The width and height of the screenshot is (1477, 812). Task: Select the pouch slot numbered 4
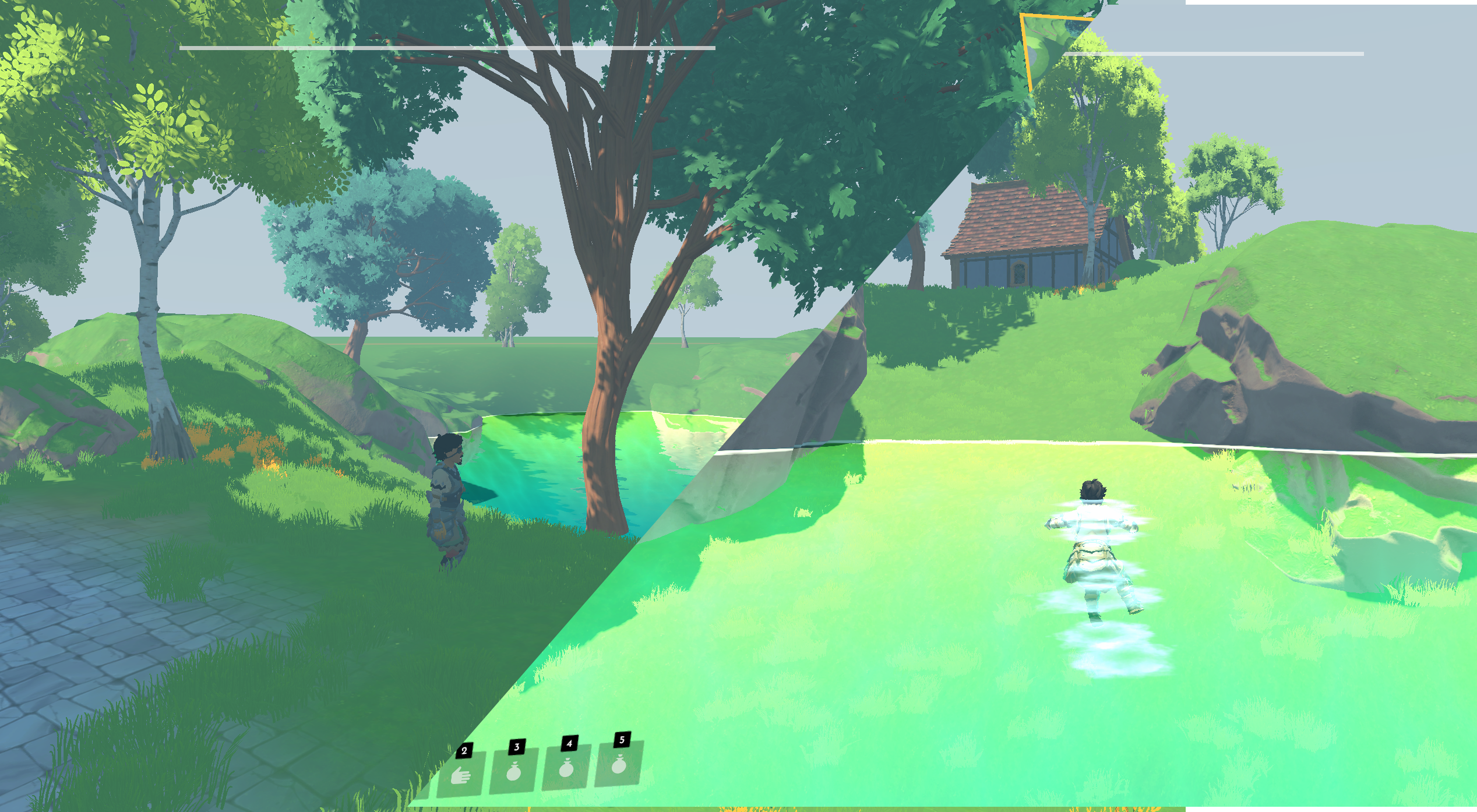(566, 768)
